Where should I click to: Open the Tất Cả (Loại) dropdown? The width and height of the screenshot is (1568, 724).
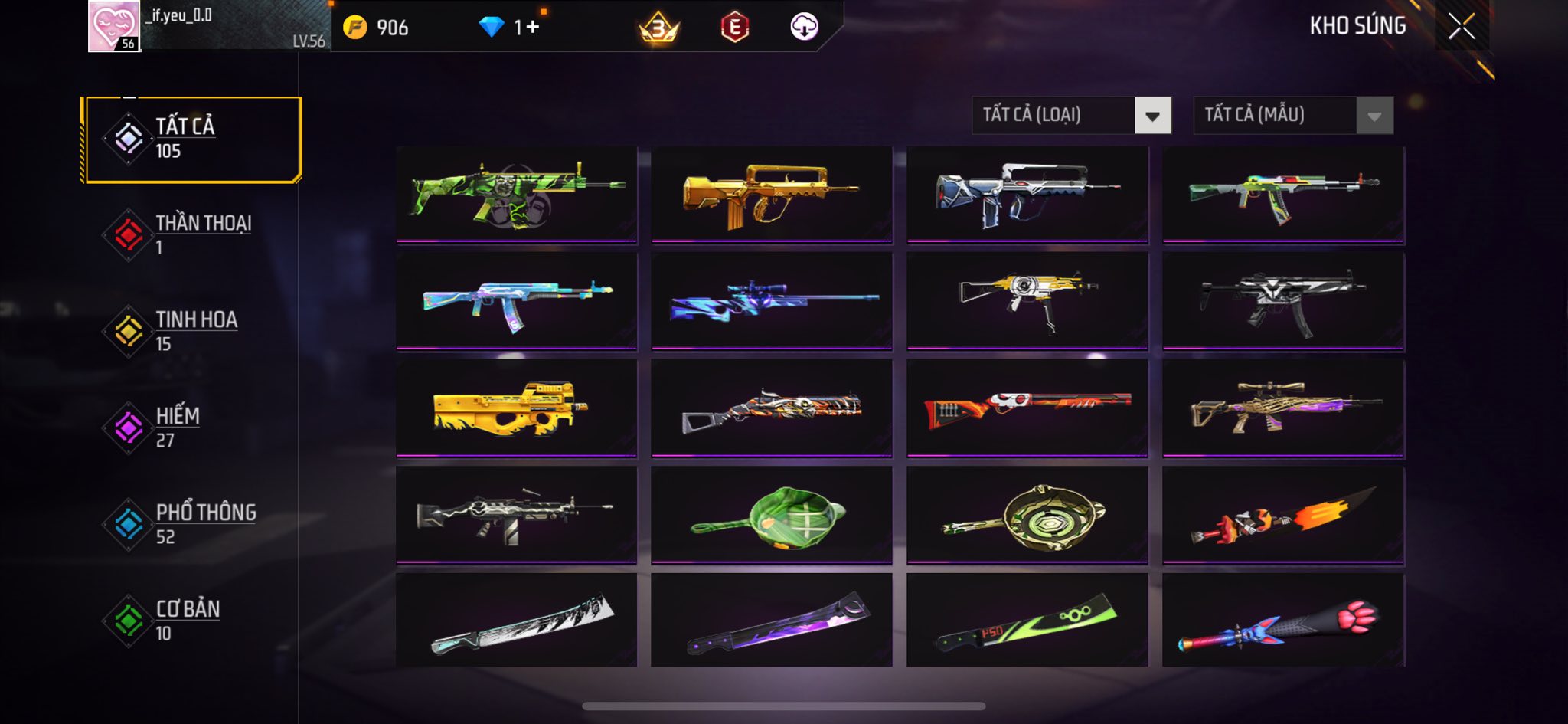click(x=1071, y=116)
